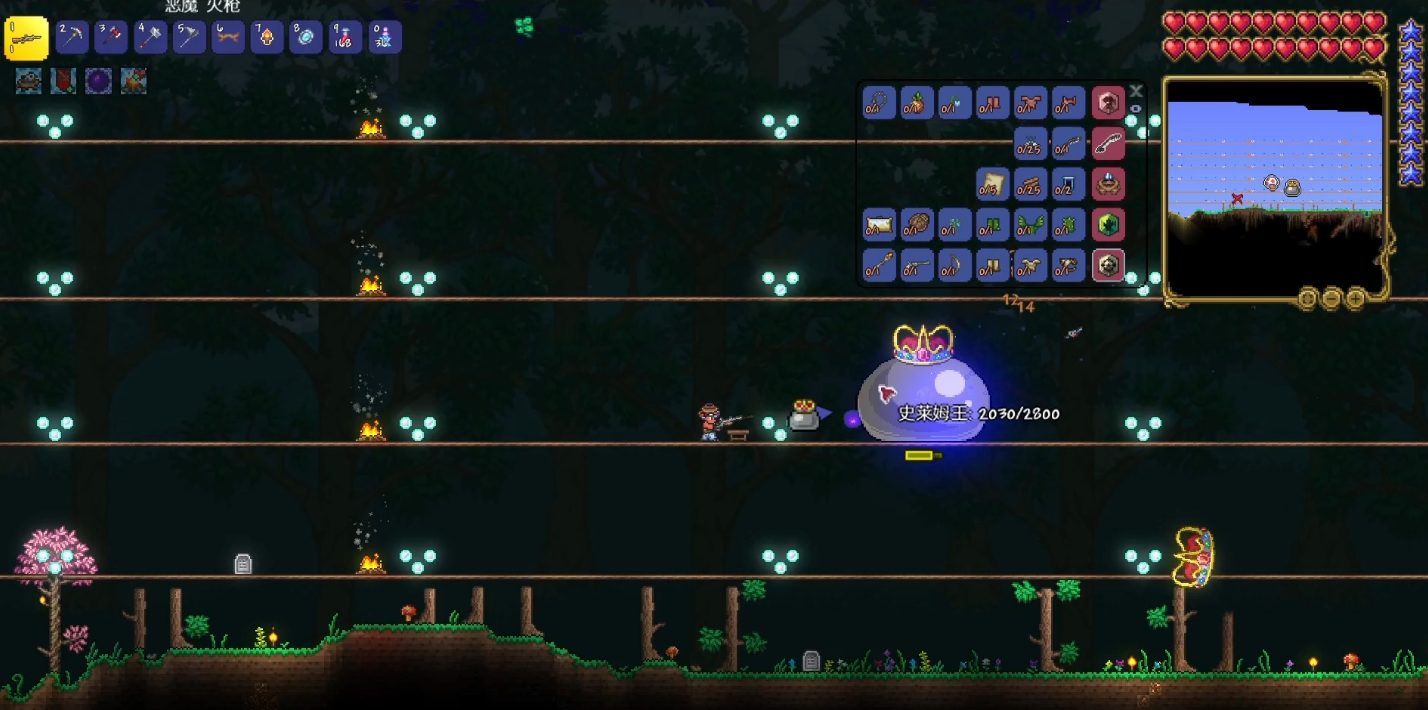Close the recipe tracker panel
Image resolution: width=1428 pixels, height=710 pixels.
(1136, 90)
